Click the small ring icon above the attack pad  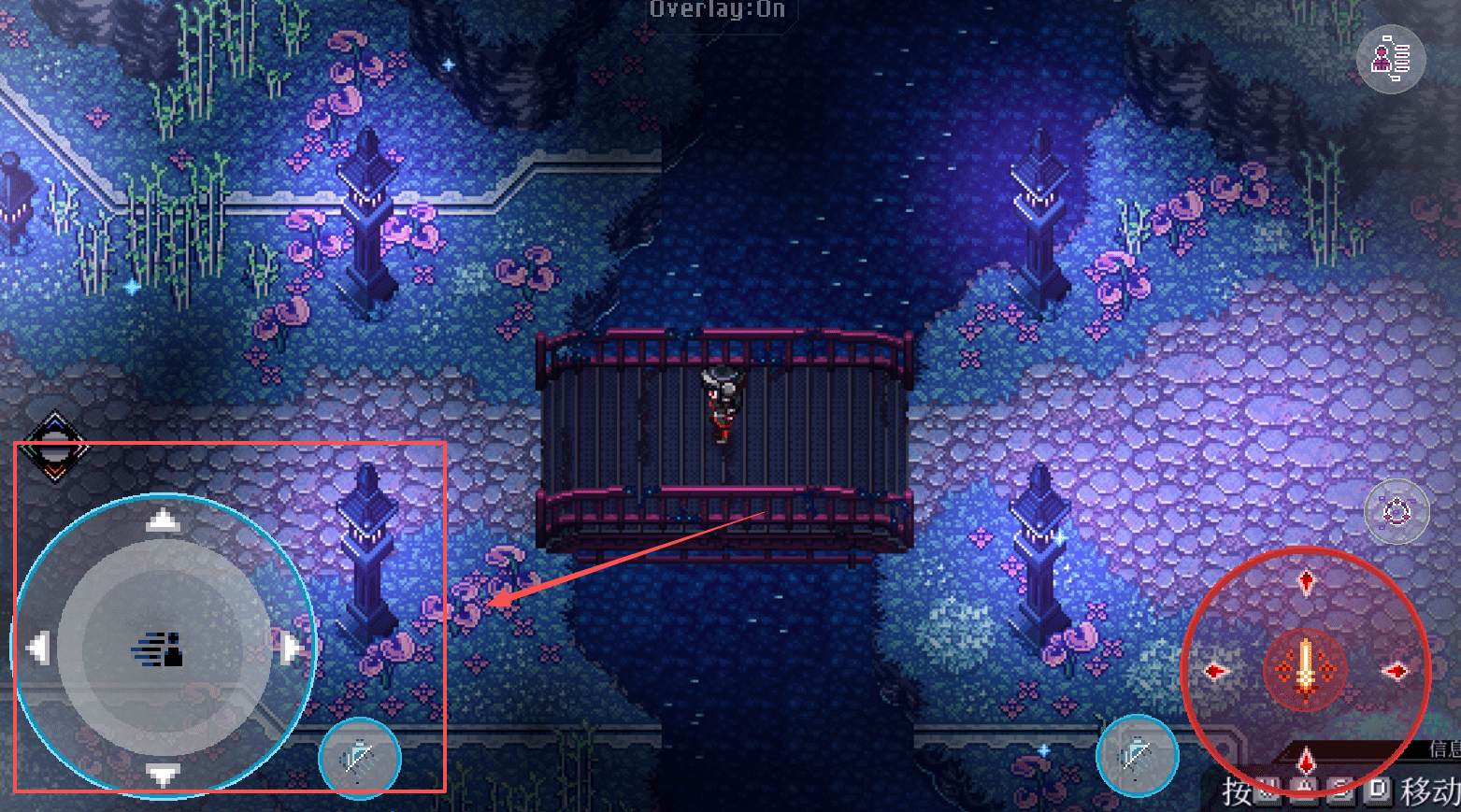pyautogui.click(x=1397, y=511)
